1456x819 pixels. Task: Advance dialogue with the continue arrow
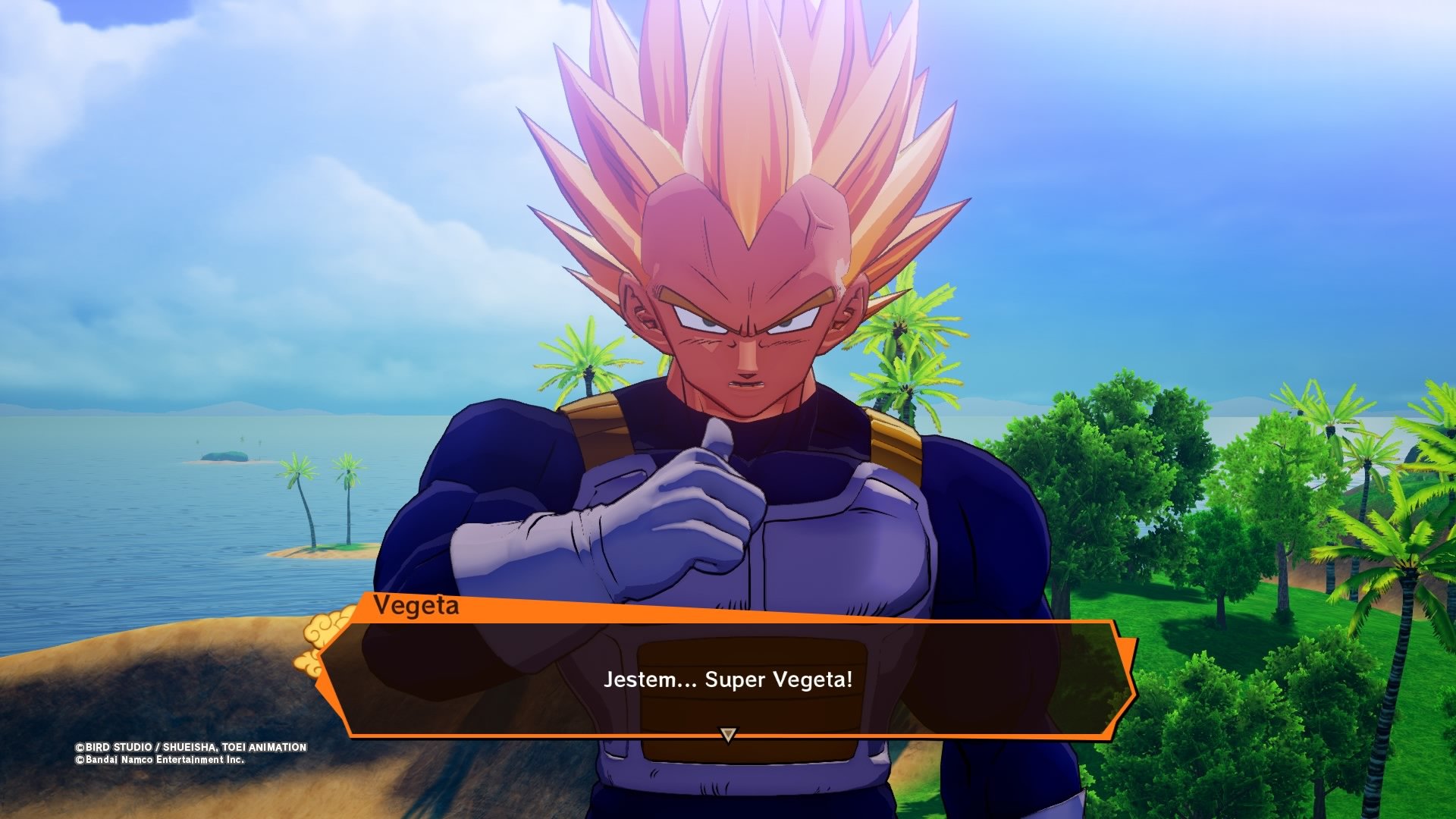[728, 734]
